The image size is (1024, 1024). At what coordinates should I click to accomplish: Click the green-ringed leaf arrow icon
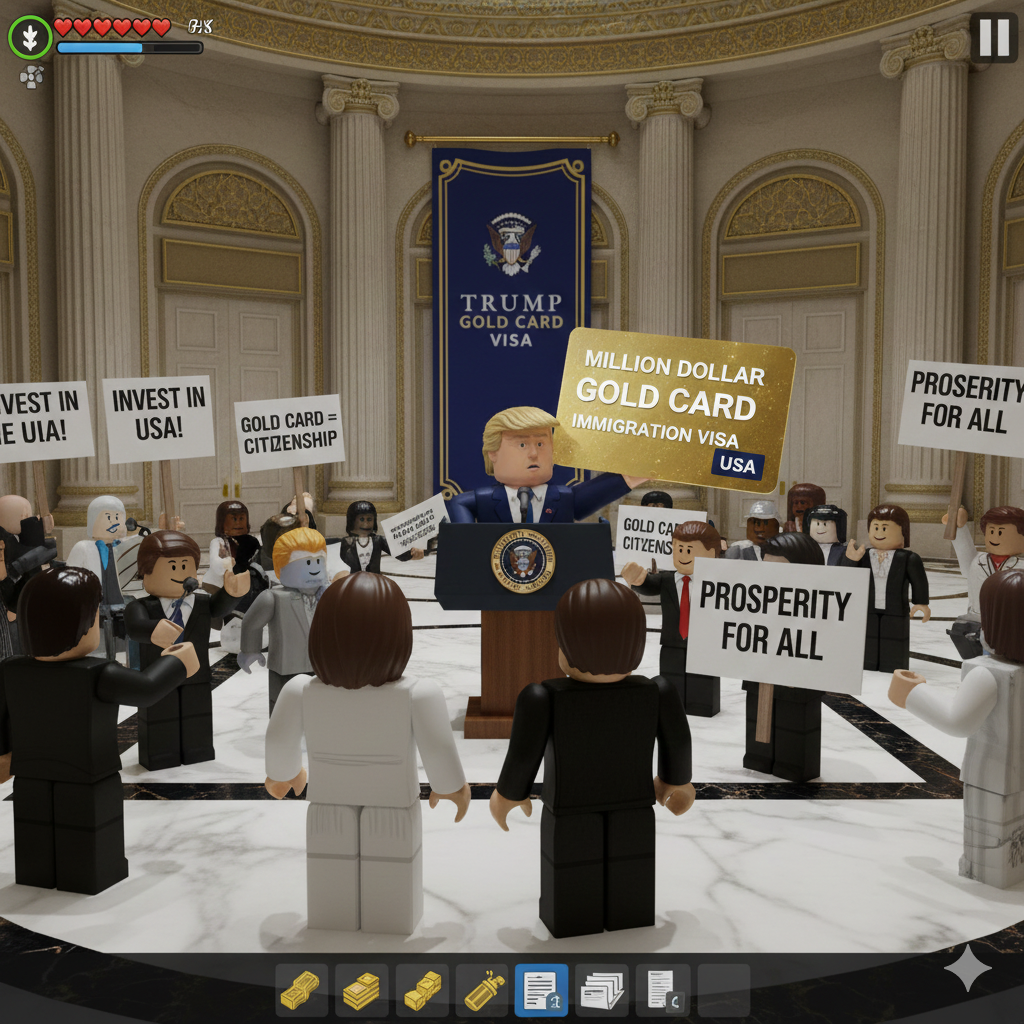click(x=31, y=38)
